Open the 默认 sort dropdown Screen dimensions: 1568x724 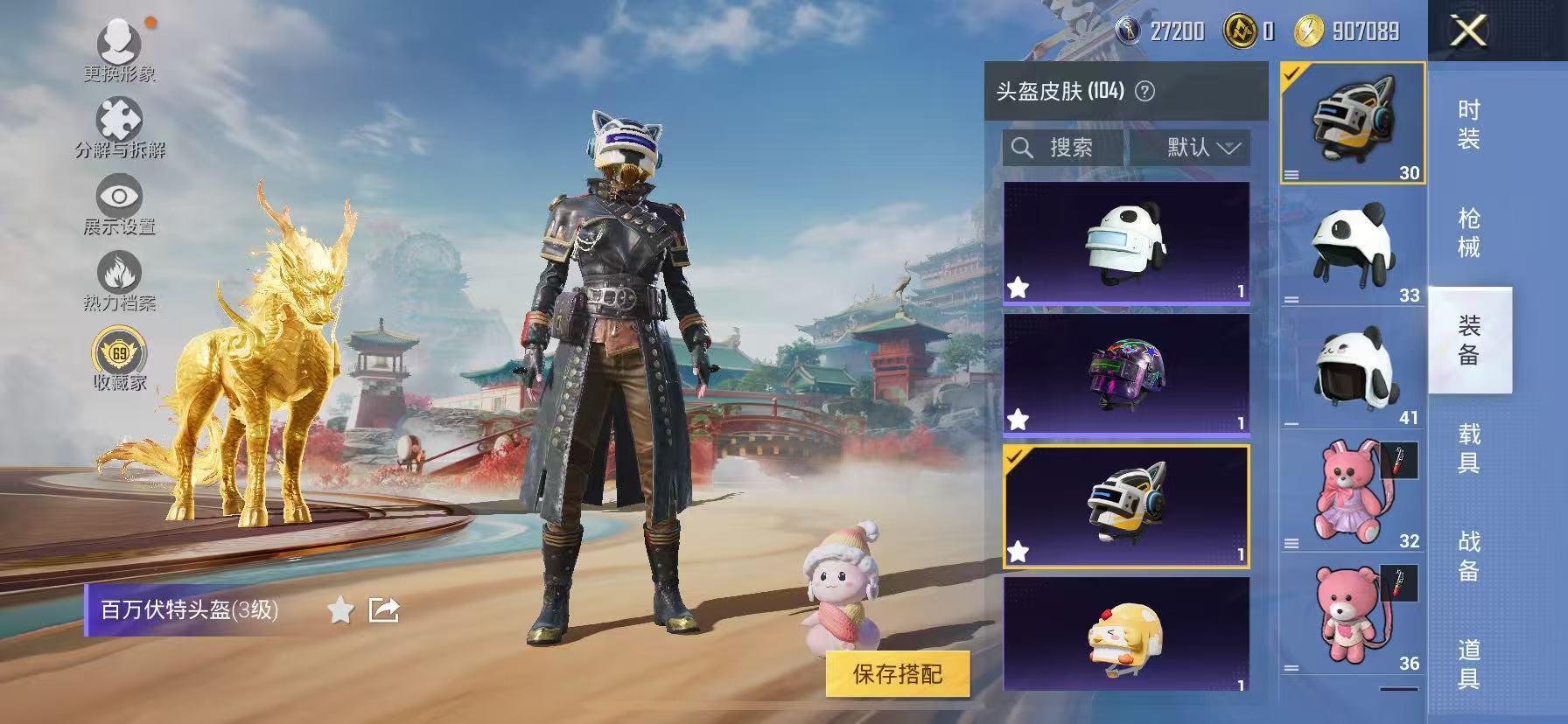pos(1195,147)
